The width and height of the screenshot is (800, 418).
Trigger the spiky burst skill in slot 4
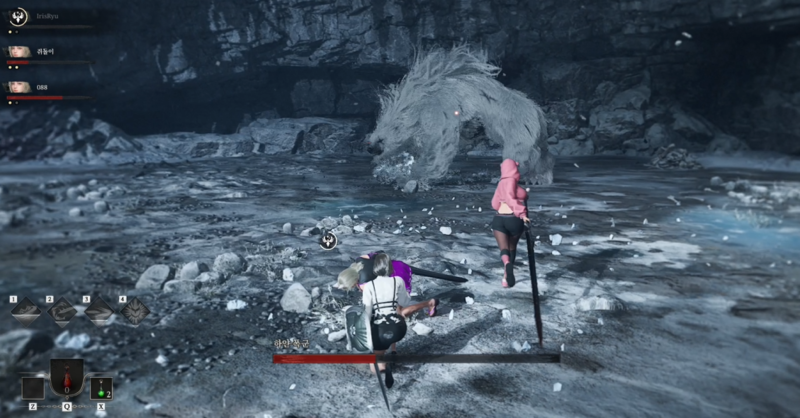click(135, 311)
